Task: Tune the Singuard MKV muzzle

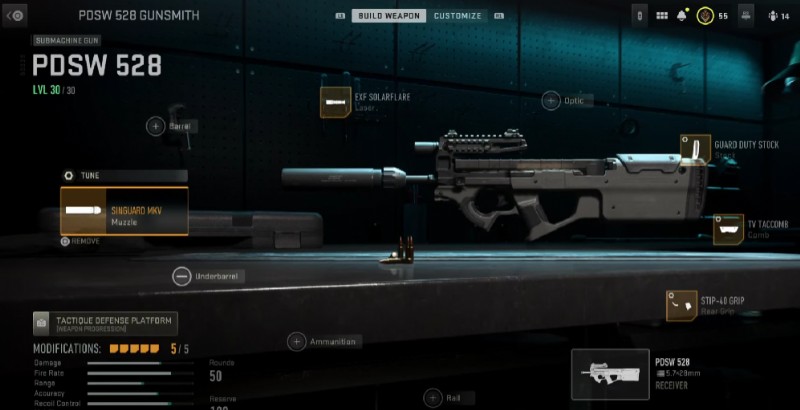Action: (x=70, y=175)
